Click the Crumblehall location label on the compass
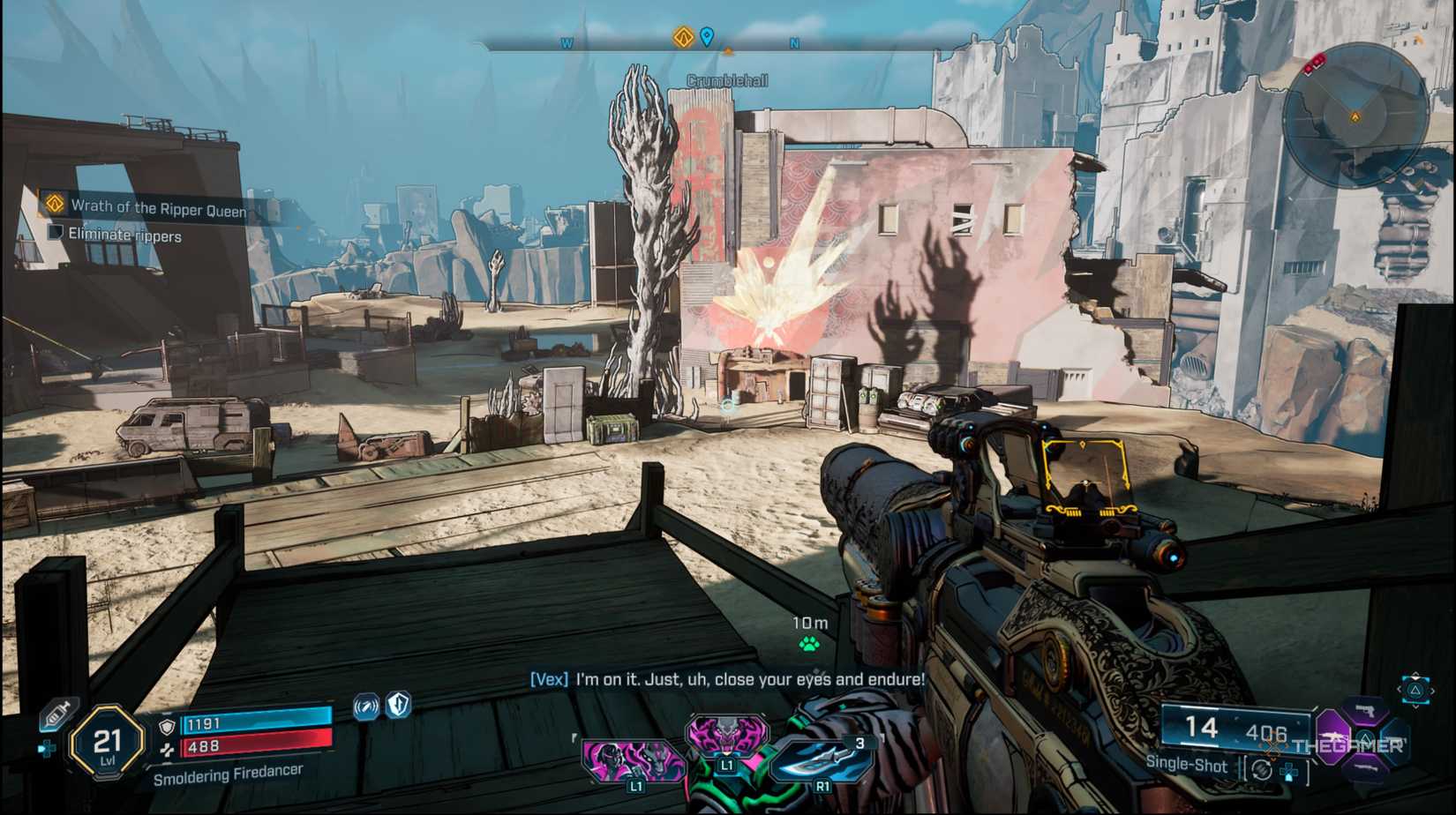Screen dimensions: 1456x815 tap(728, 79)
